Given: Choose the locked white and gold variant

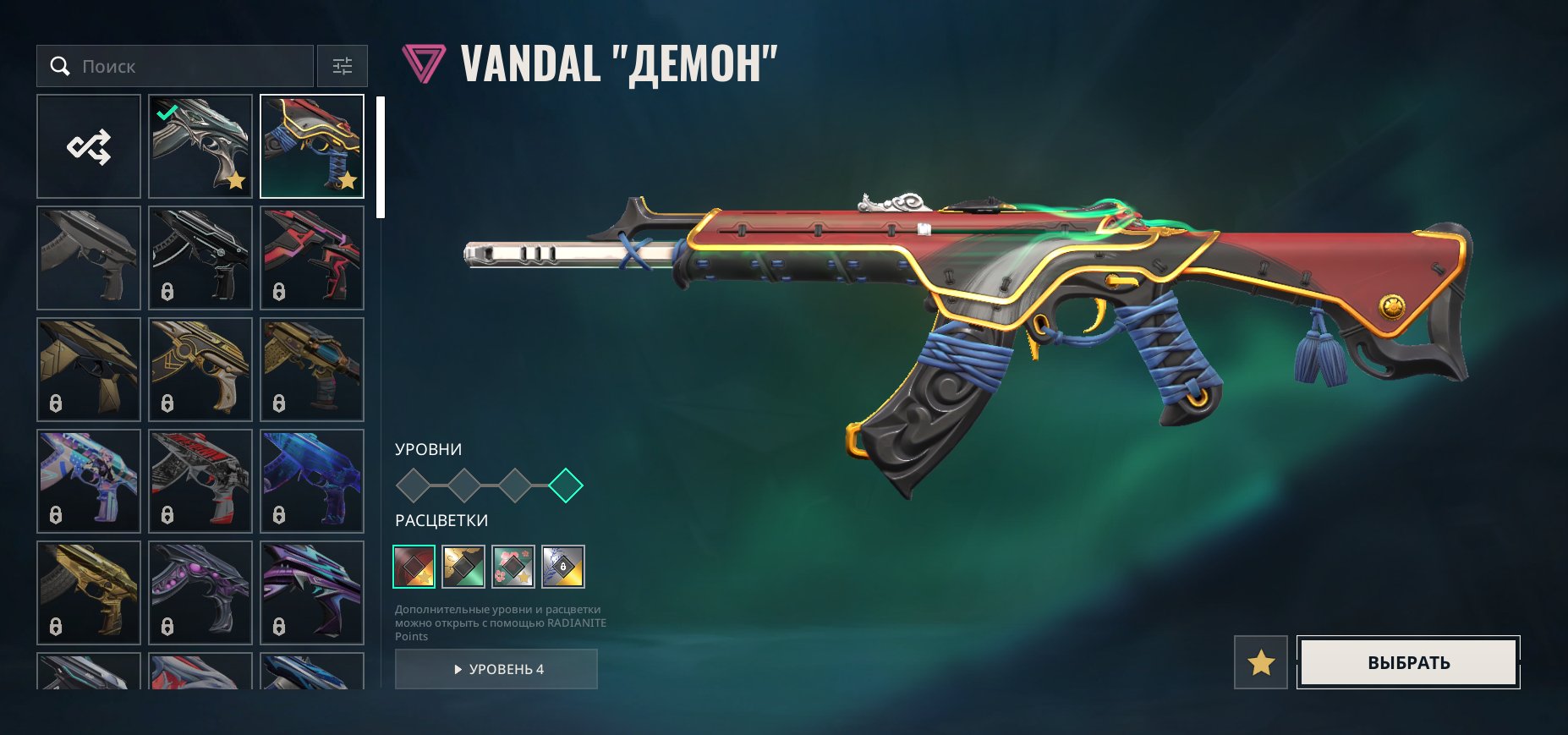Looking at the screenshot, I should pos(563,567).
